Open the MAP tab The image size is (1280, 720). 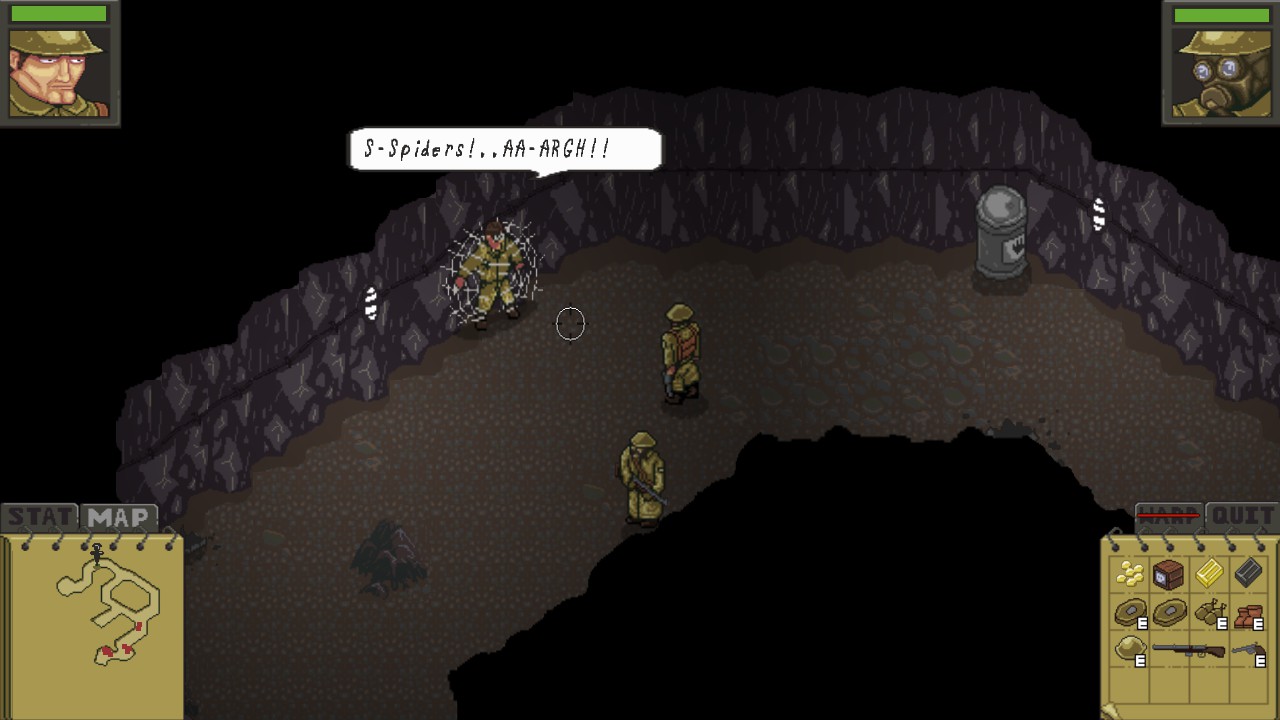pyautogui.click(x=117, y=517)
